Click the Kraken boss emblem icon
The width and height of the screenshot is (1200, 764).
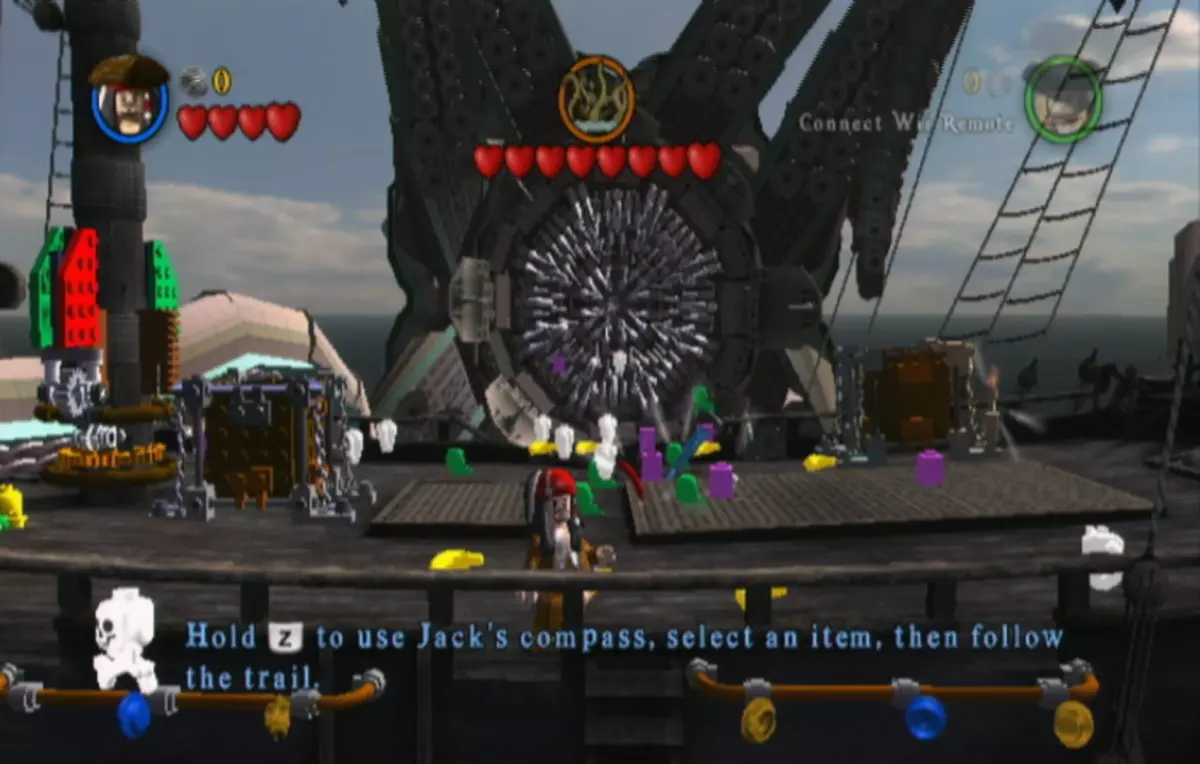[596, 99]
